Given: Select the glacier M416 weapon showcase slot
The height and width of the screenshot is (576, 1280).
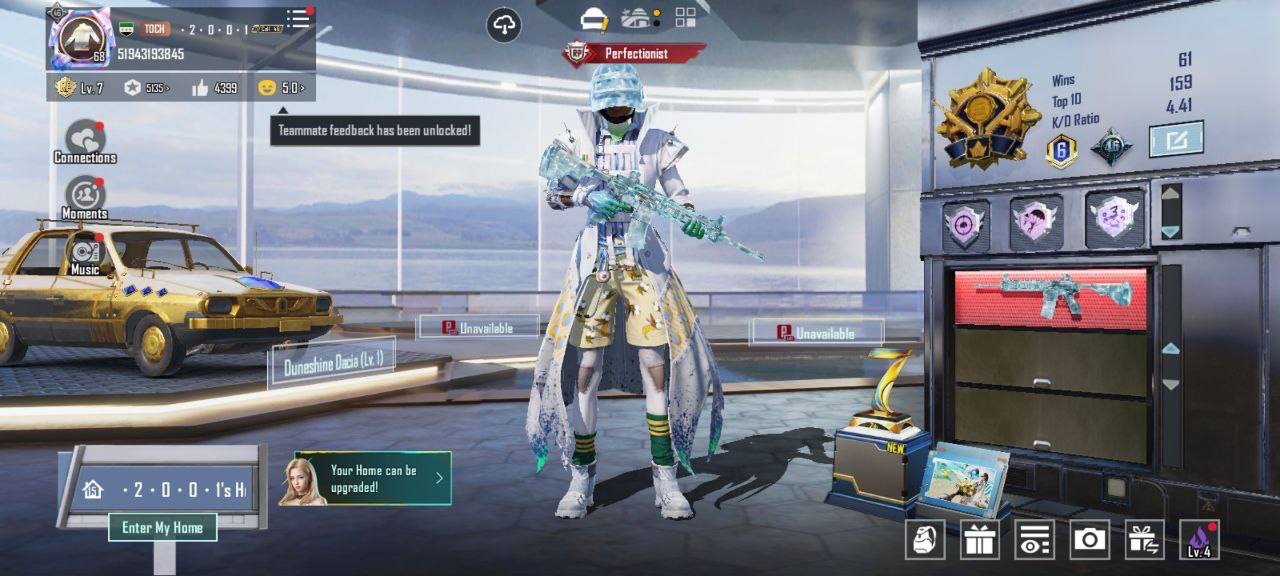Looking at the screenshot, I should [x=1051, y=297].
